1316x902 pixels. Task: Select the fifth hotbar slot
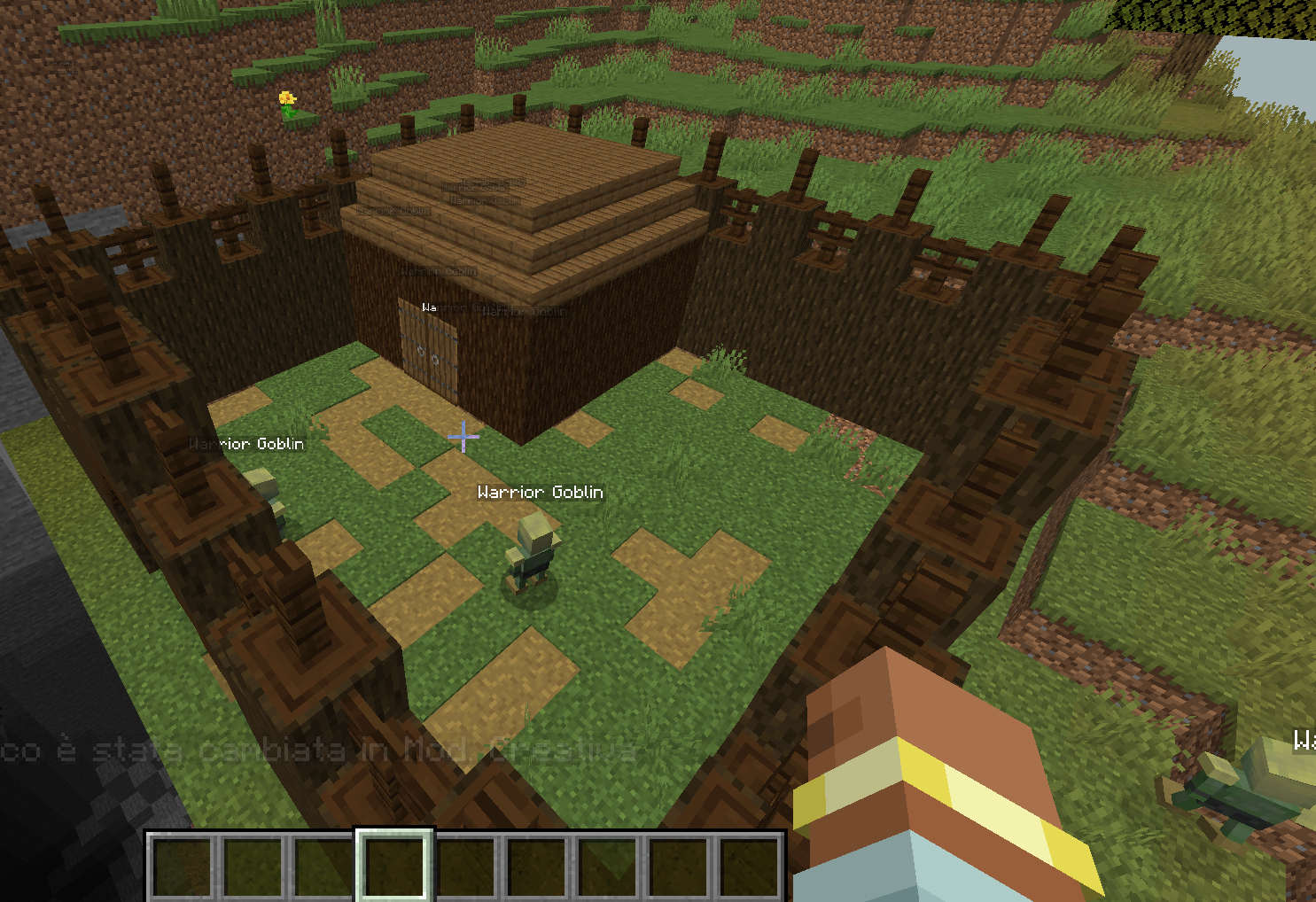coord(465,864)
